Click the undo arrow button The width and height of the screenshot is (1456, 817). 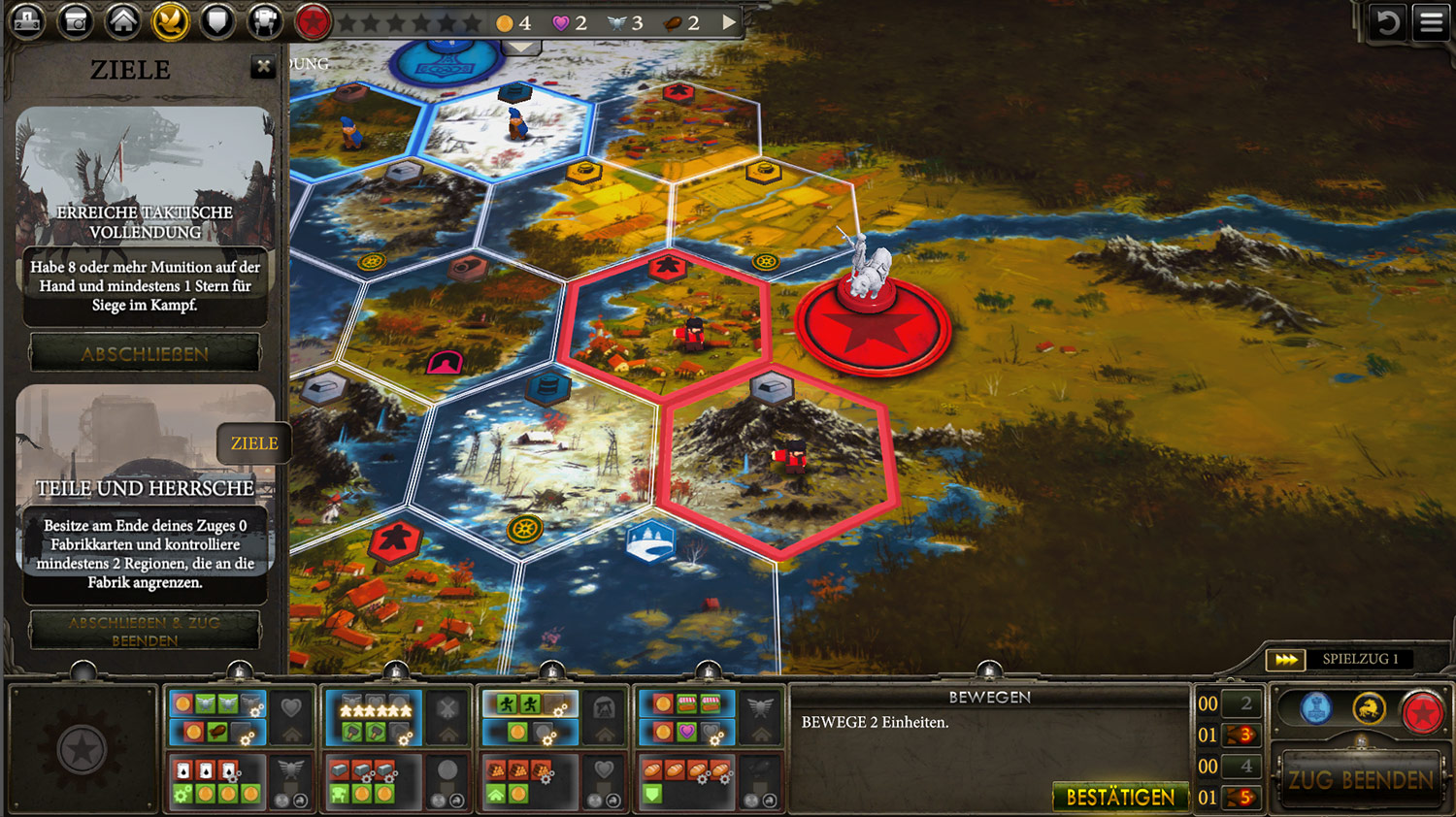tap(1387, 22)
